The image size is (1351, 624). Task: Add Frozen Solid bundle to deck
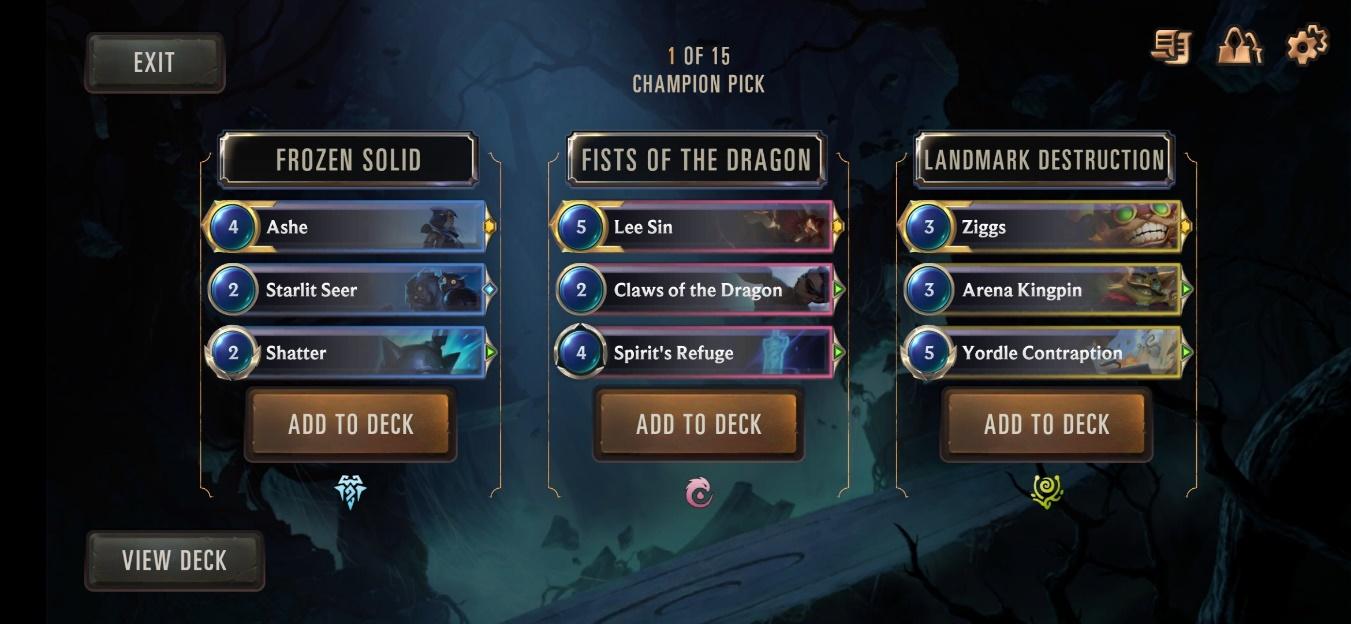pyautogui.click(x=350, y=425)
